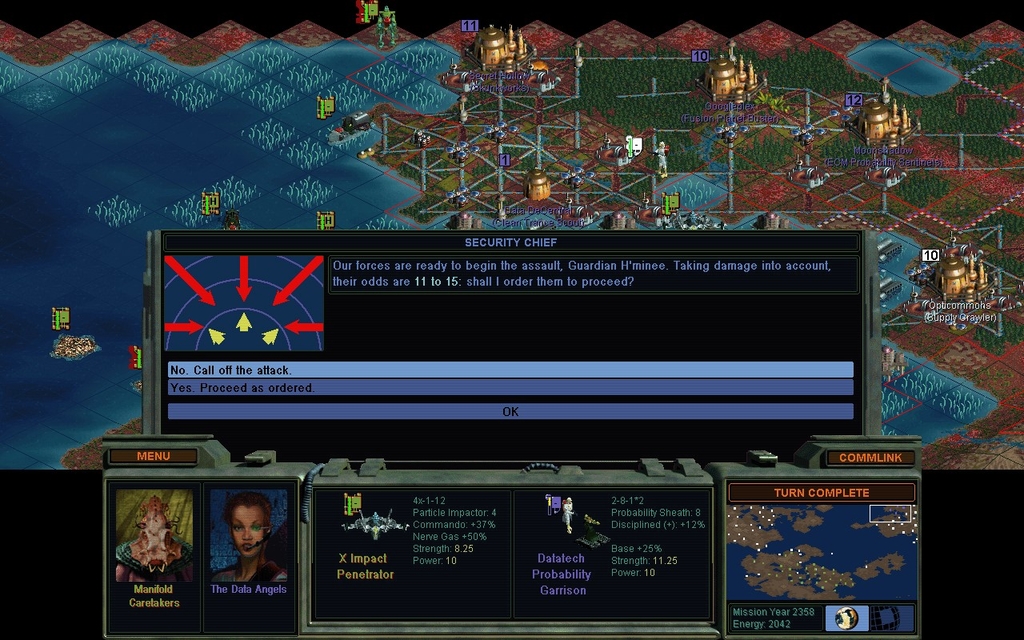Open the MENU button

(x=153, y=456)
